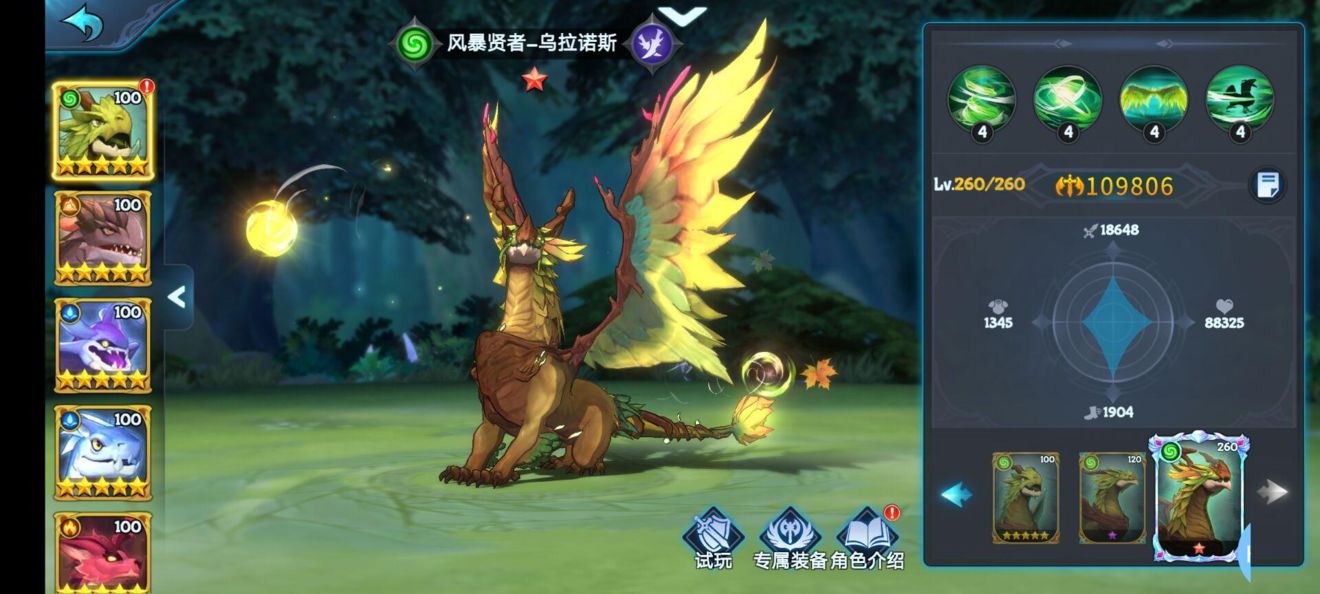Click the green wind element icon

[x=413, y=44]
